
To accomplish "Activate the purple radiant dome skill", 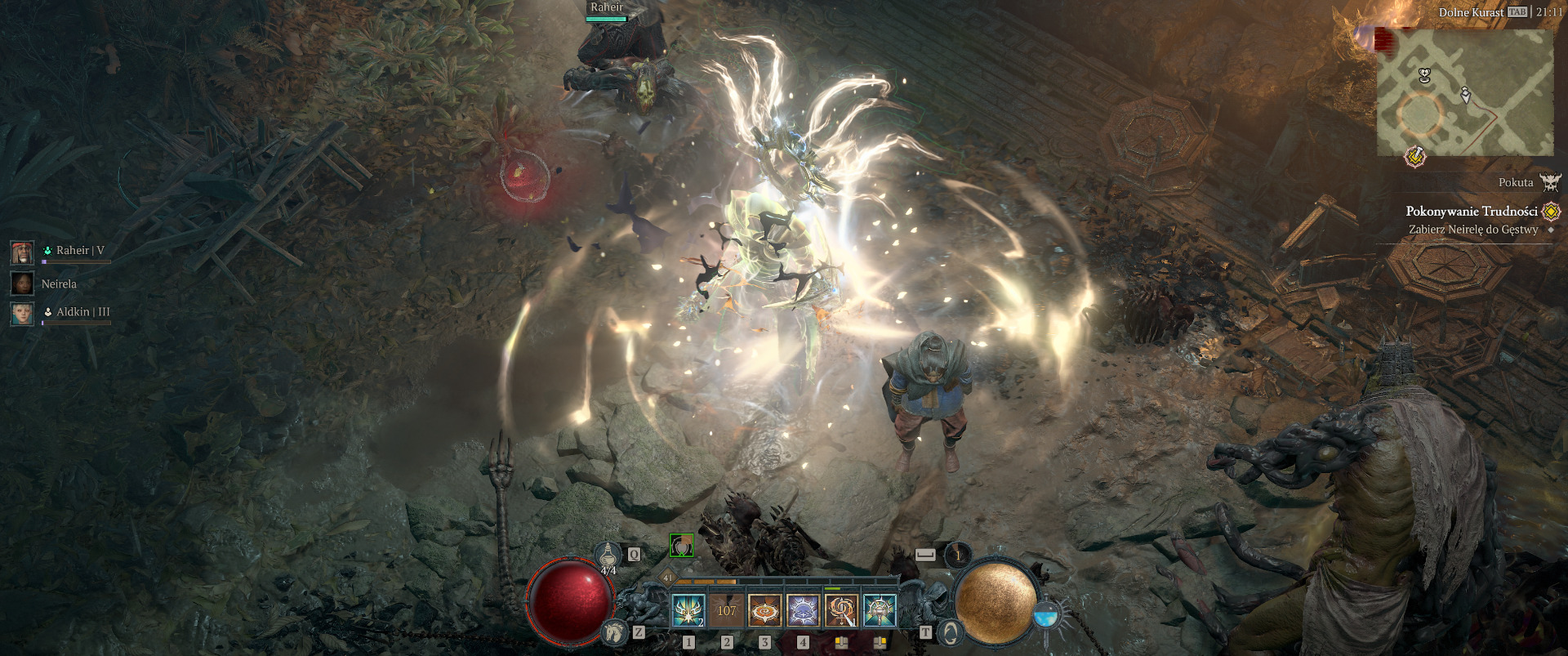I will (x=803, y=610).
